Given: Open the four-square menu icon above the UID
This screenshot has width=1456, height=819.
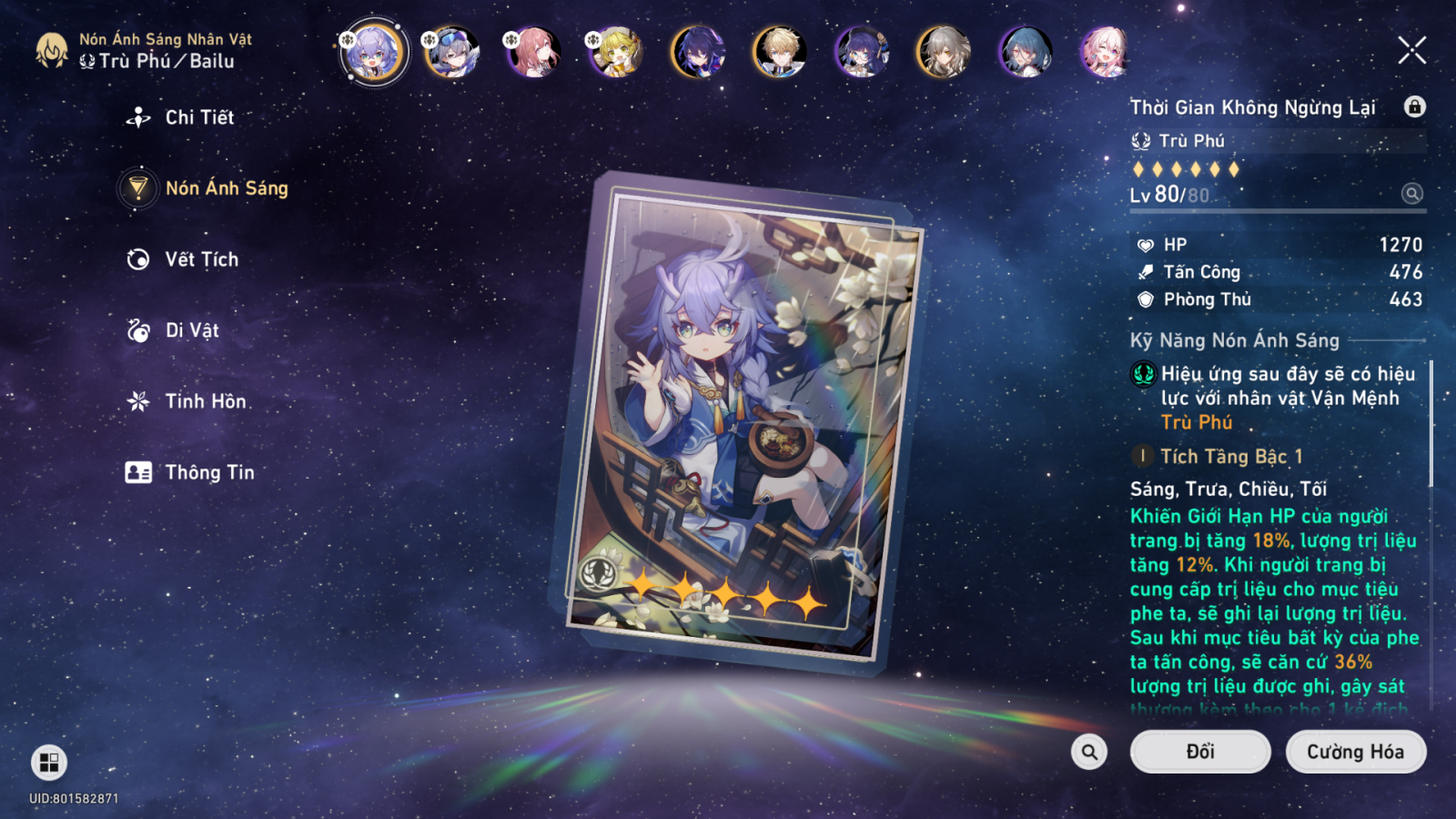Looking at the screenshot, I should (x=49, y=763).
